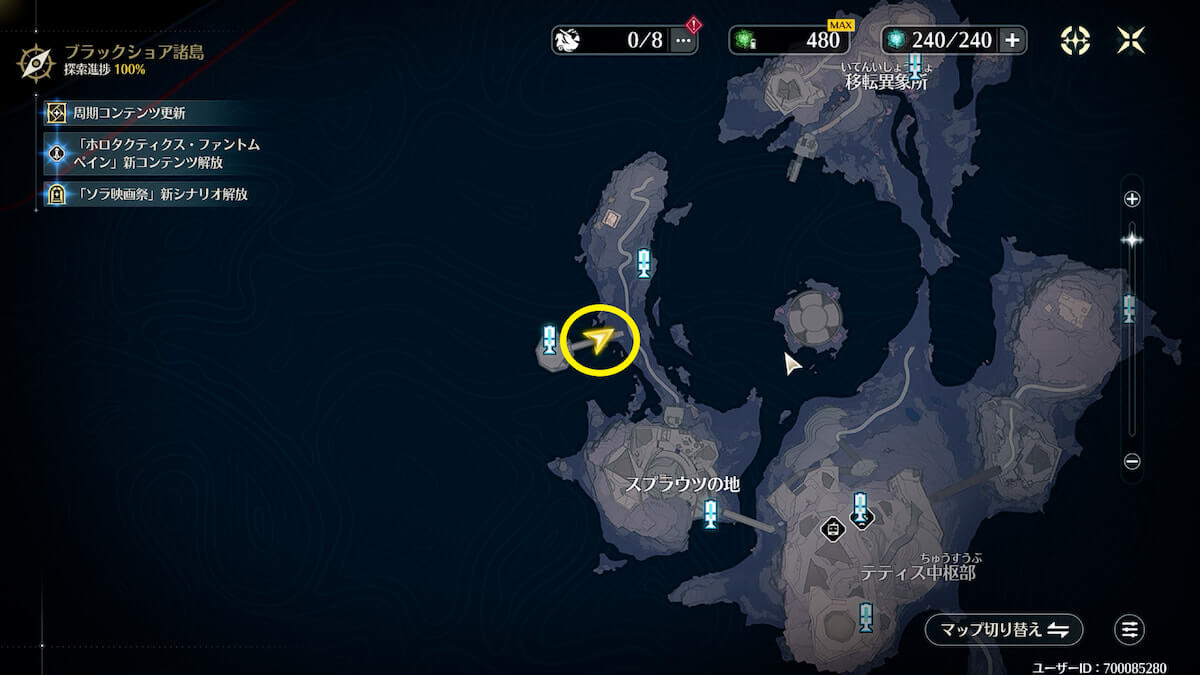
Task: Open the three-dots button beside 0/8
Action: coord(684,40)
